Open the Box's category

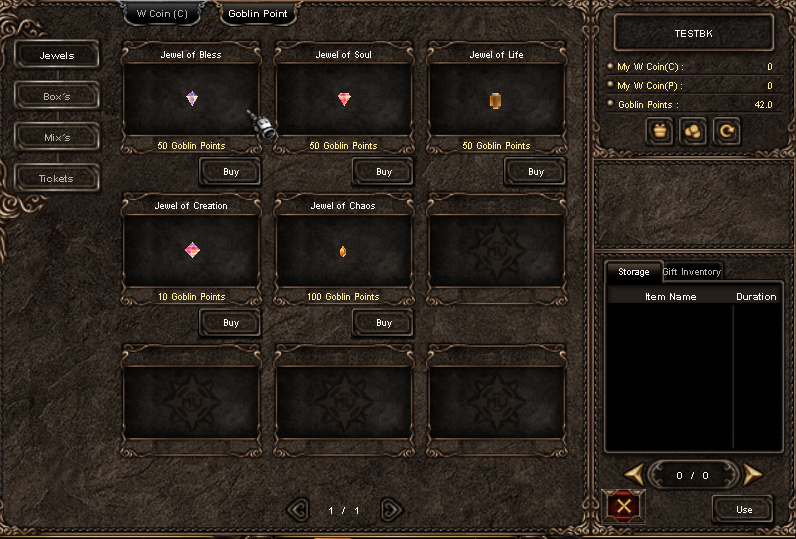[x=57, y=97]
